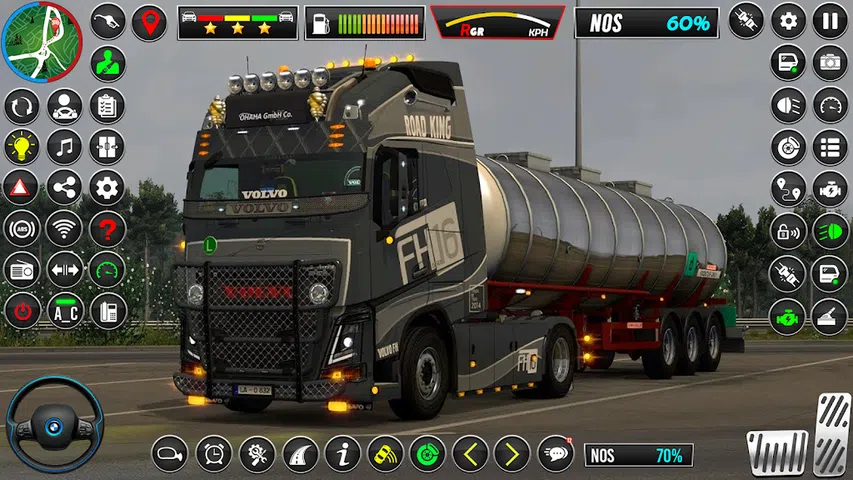Image resolution: width=853 pixels, height=480 pixels.
Task: Open the music note button
Action: click(65, 147)
